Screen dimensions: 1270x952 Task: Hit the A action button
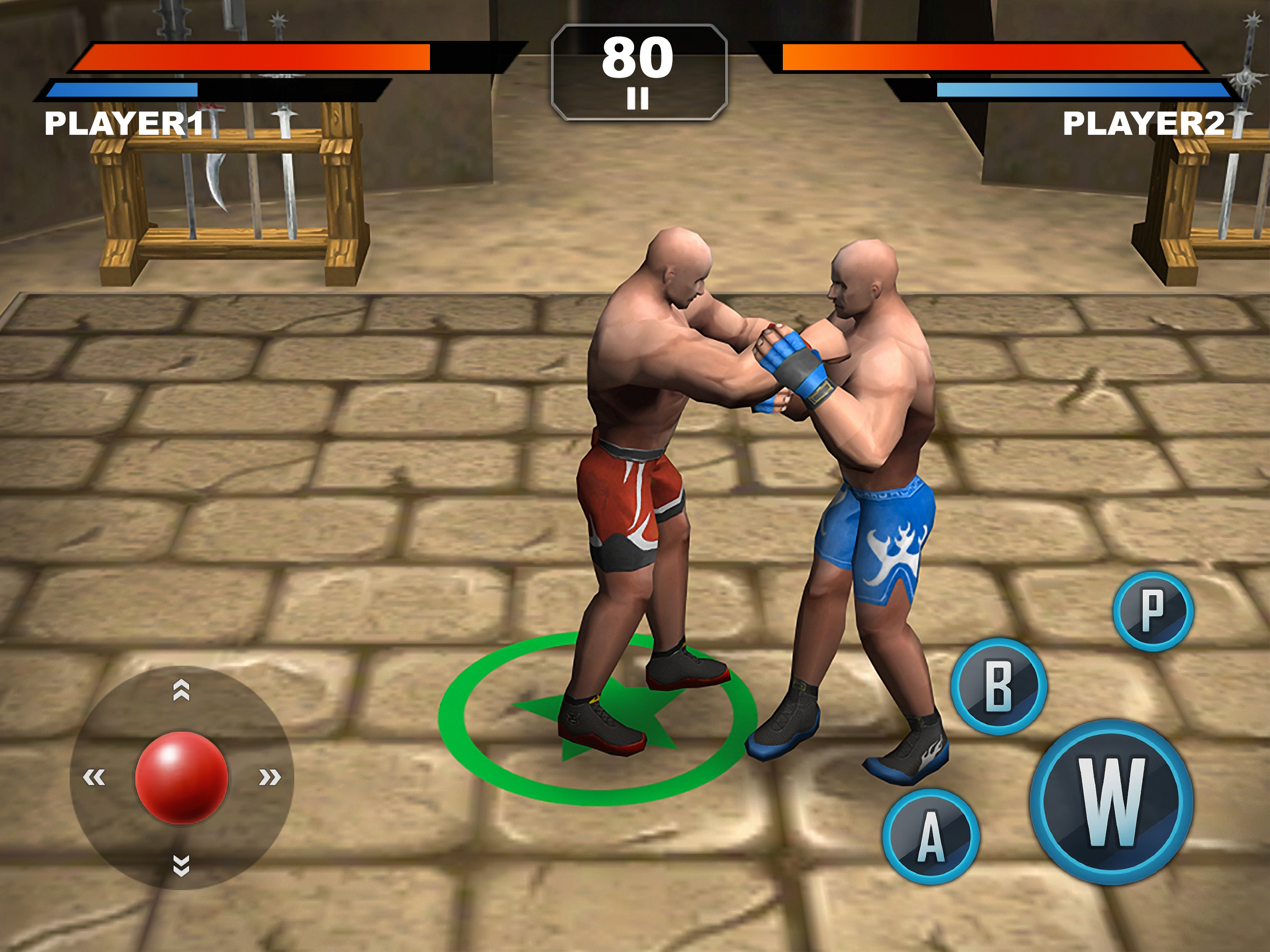pos(931,836)
